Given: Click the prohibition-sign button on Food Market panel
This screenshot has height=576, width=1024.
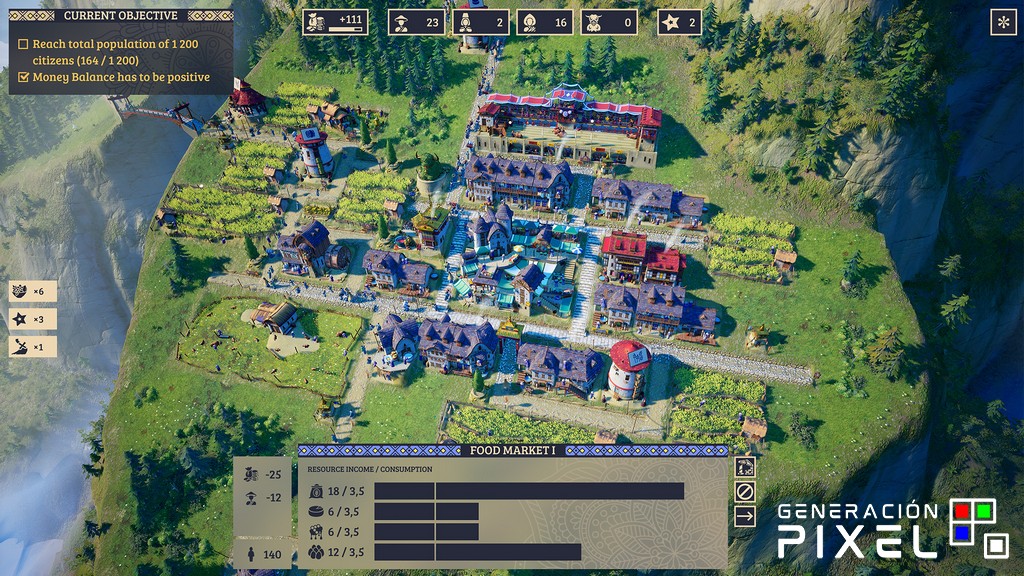Looking at the screenshot, I should pos(744,491).
